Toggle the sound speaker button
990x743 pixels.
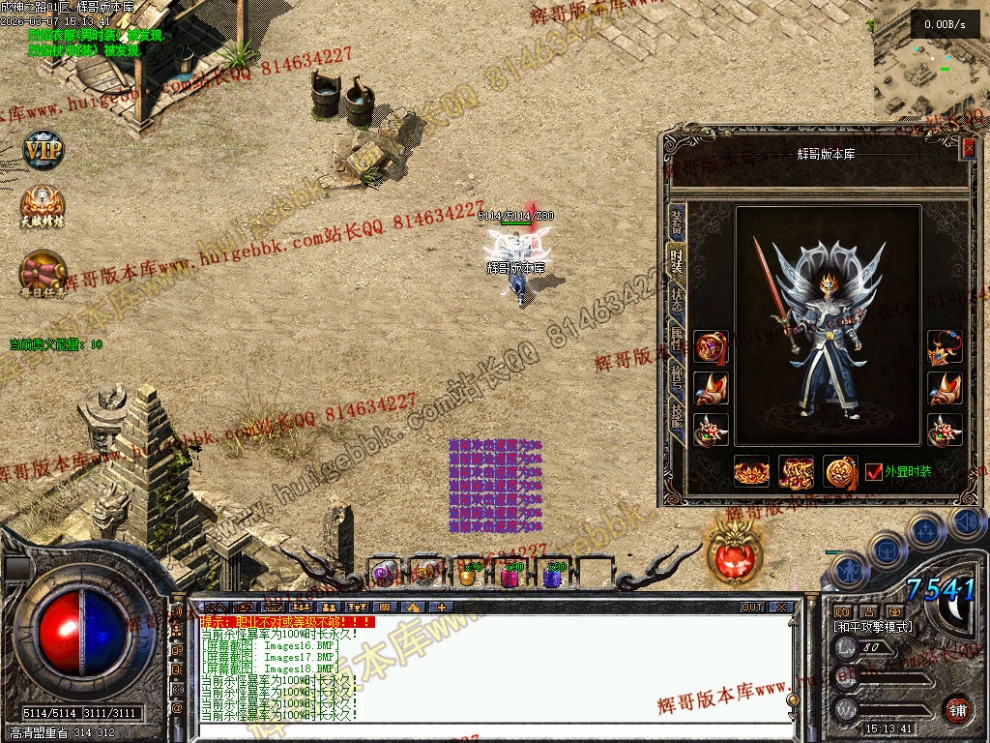(966, 521)
